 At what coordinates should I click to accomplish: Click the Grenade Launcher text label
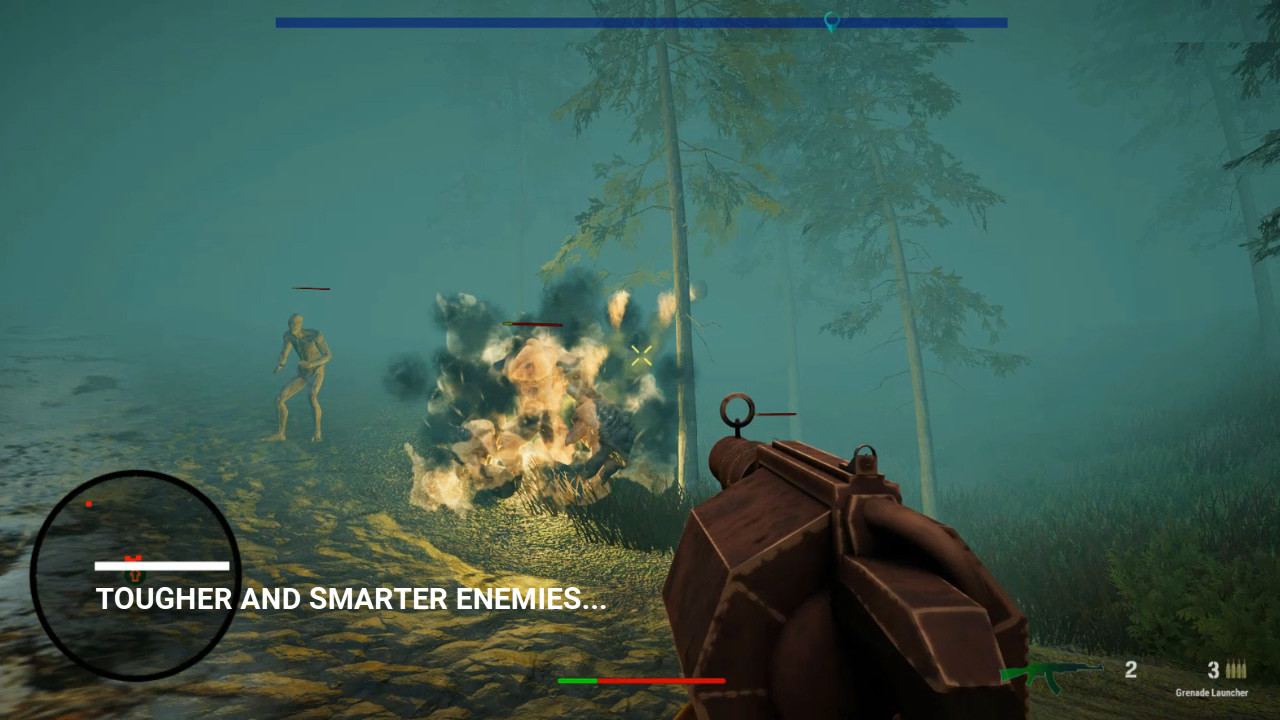click(1212, 692)
